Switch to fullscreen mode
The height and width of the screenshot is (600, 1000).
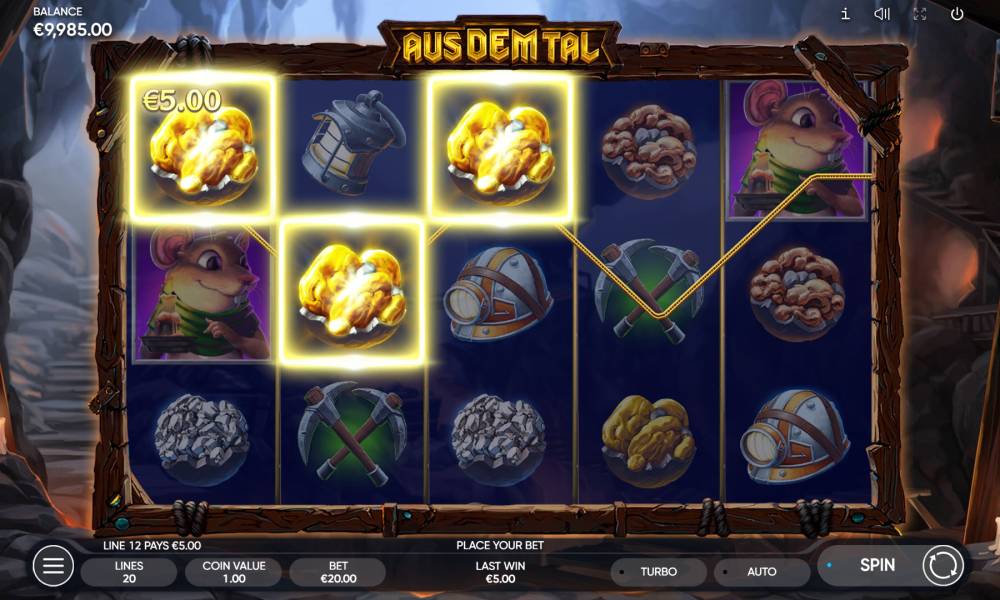[x=920, y=14]
